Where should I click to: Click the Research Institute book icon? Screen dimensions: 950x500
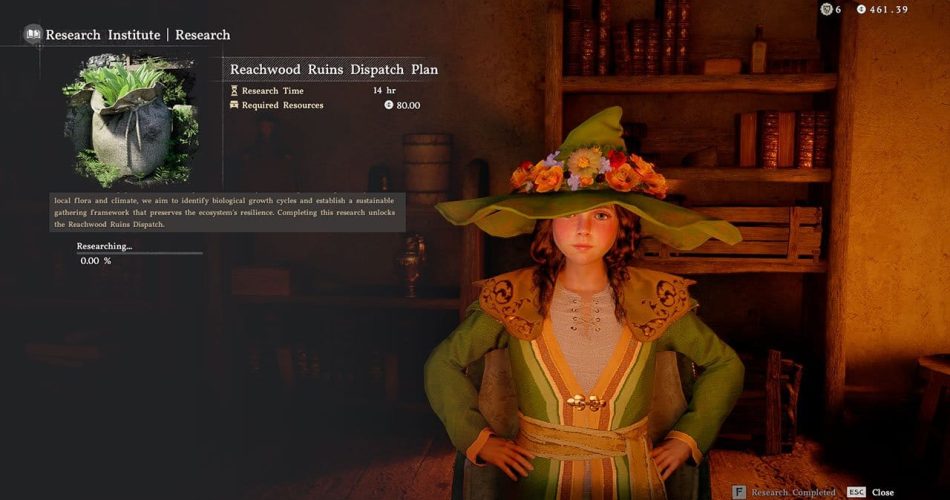[33, 34]
